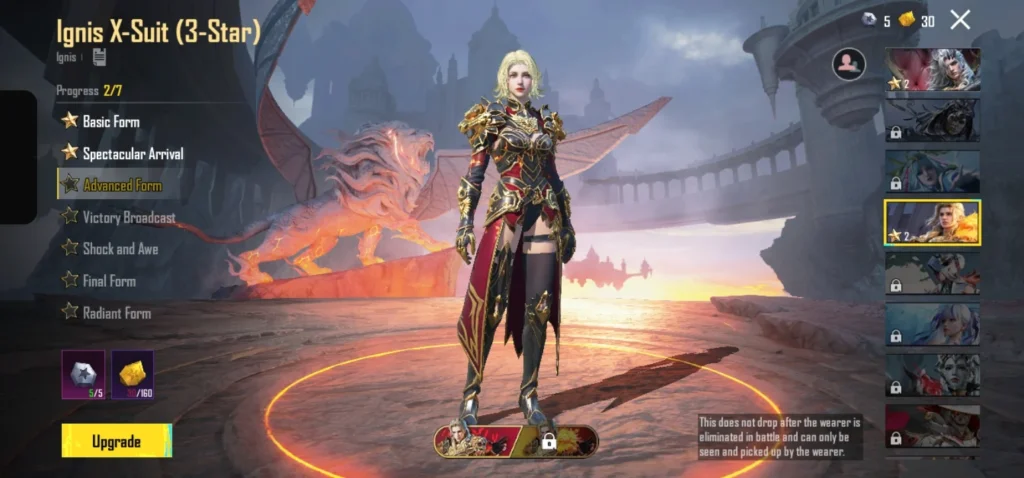Tap the gold nugget material slot
Viewport: 1024px width, 478px height.
coord(132,374)
